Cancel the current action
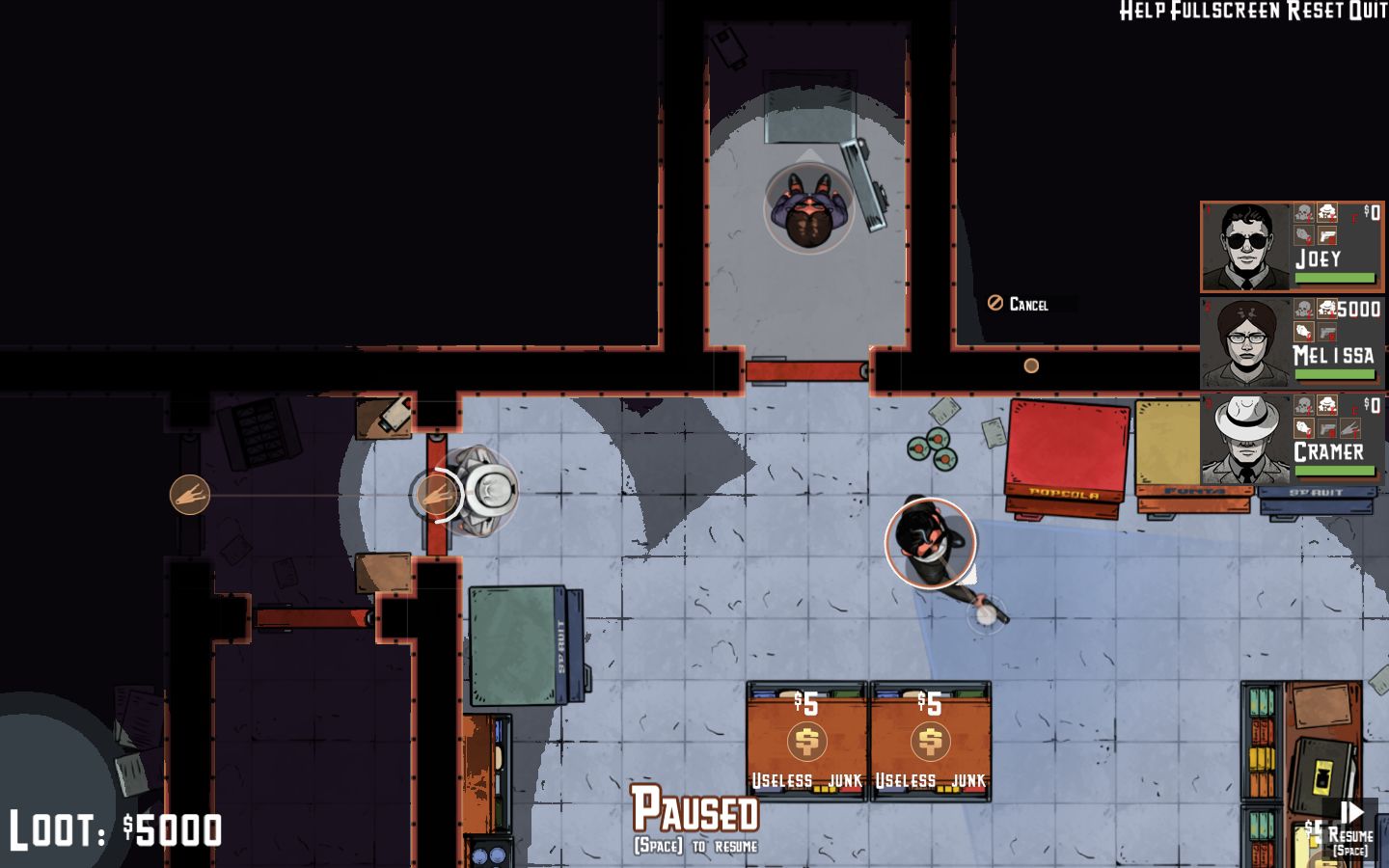The width and height of the screenshot is (1389, 868). tap(1019, 304)
